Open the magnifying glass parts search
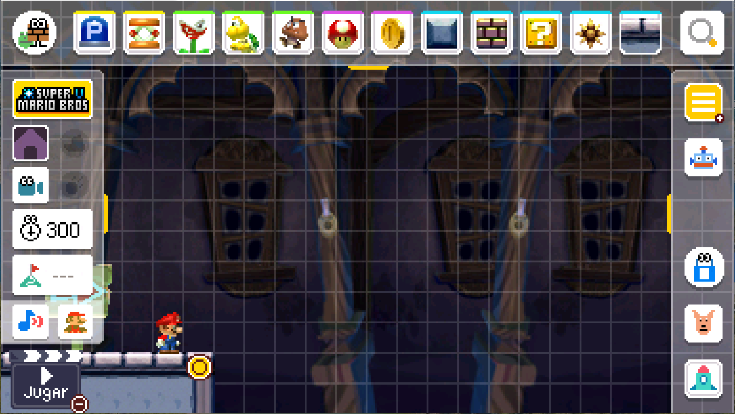The height and width of the screenshot is (414, 735). 702,33
